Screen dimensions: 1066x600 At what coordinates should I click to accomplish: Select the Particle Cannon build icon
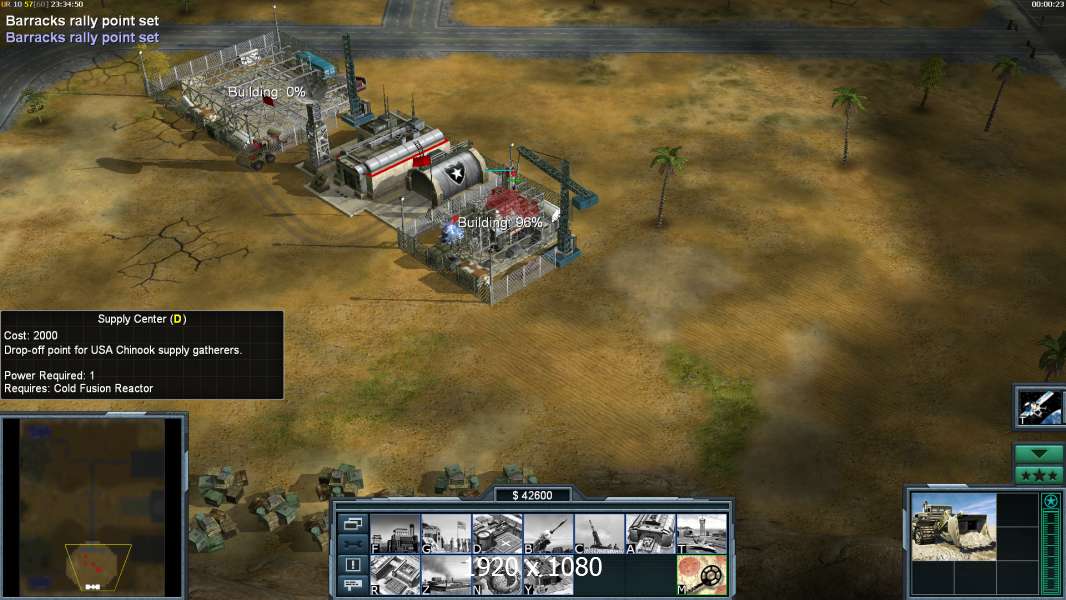pyautogui.click(x=497, y=574)
